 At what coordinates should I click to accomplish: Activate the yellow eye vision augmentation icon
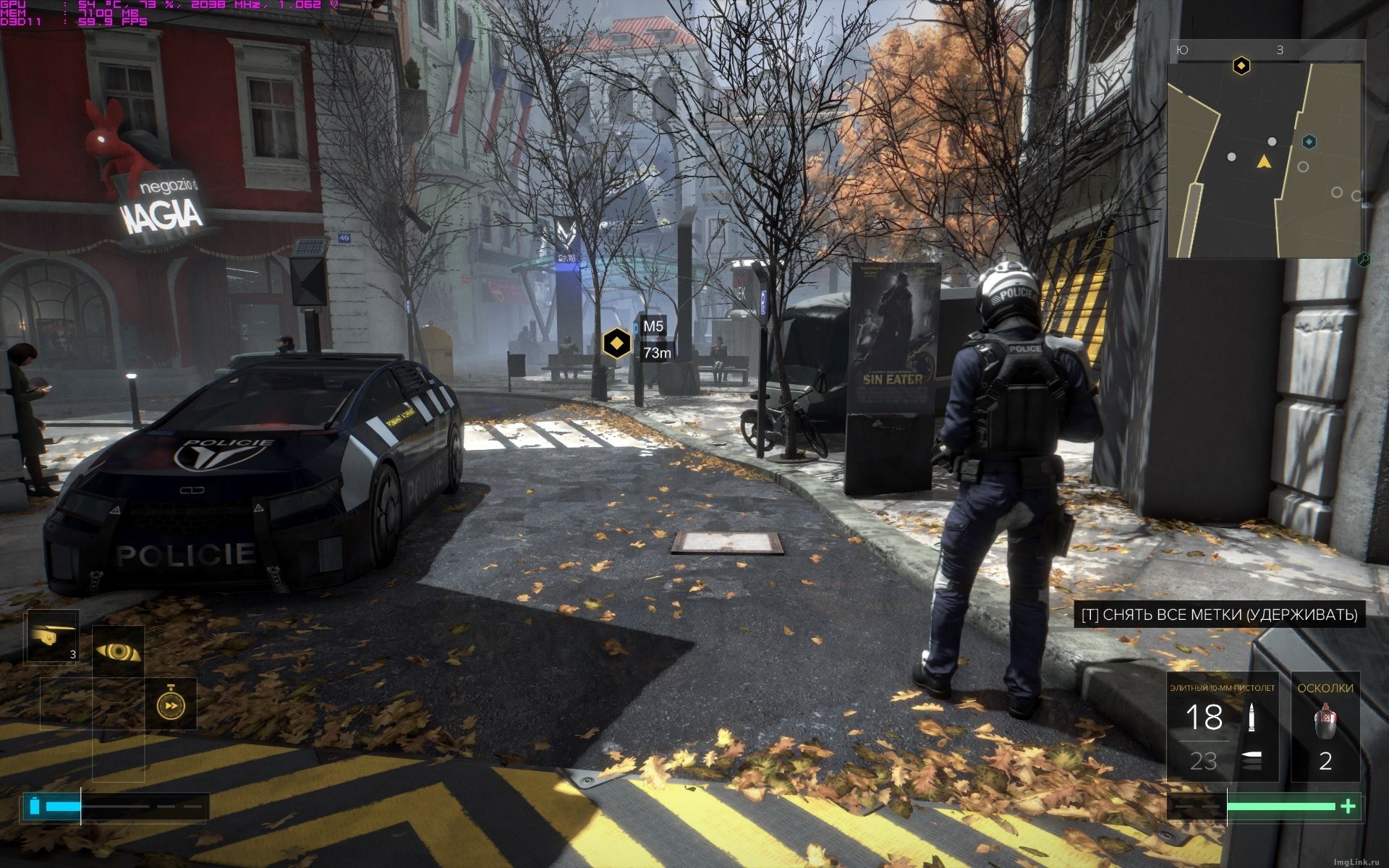tap(119, 652)
